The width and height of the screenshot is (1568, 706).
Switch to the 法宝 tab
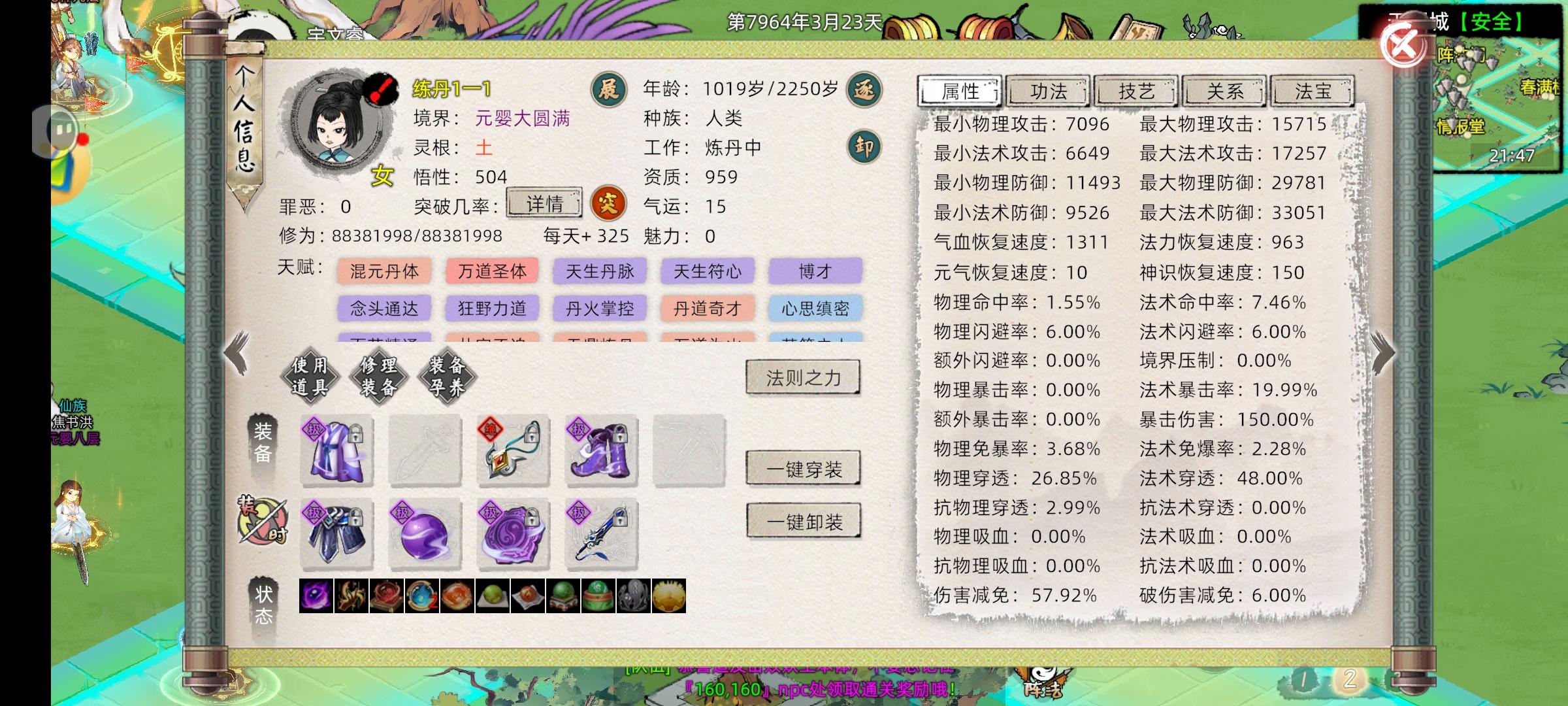click(x=1312, y=92)
